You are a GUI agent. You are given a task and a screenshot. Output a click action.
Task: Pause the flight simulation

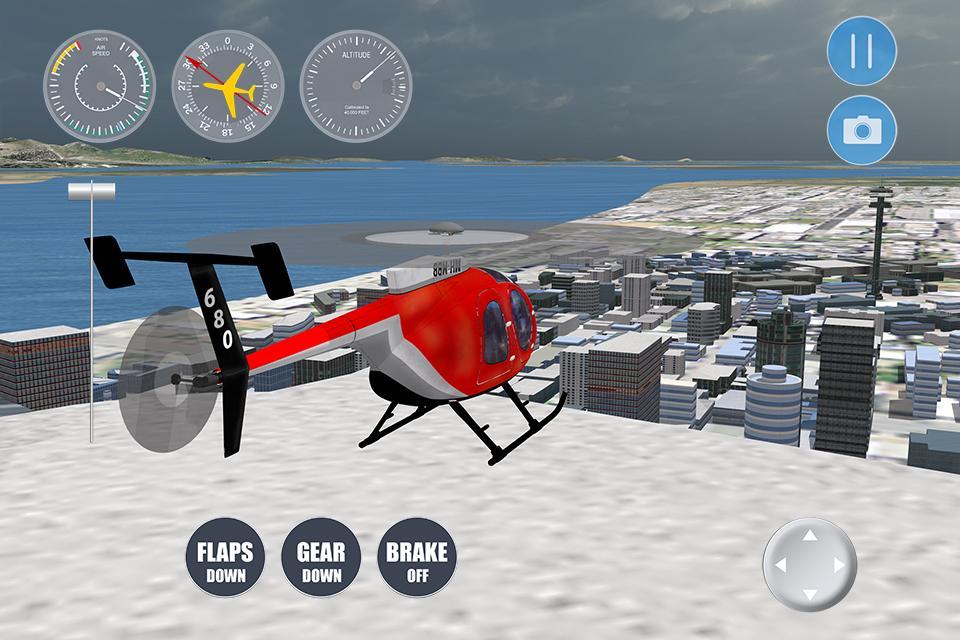pos(862,50)
